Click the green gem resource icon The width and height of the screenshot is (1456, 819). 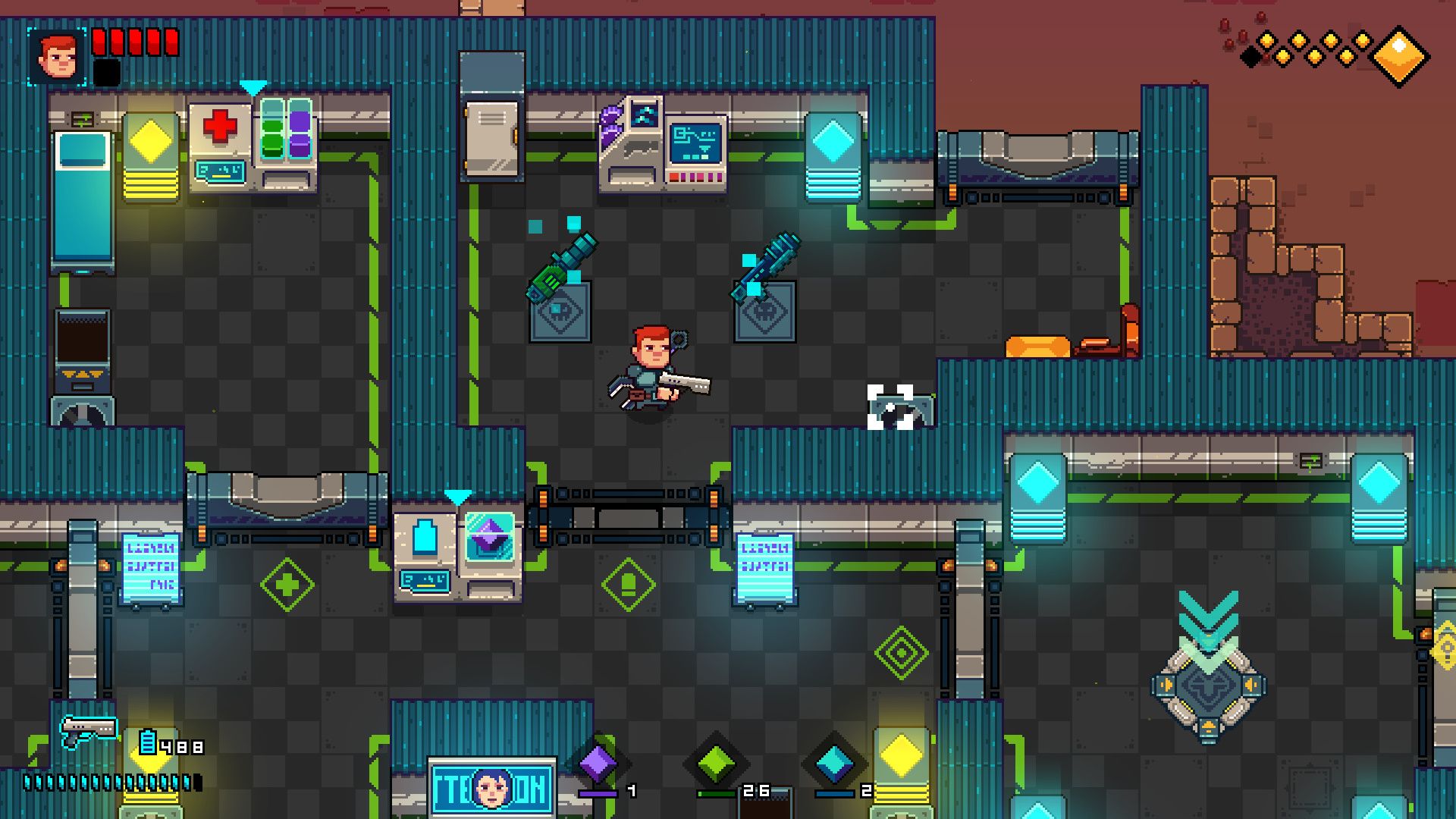[x=716, y=762]
